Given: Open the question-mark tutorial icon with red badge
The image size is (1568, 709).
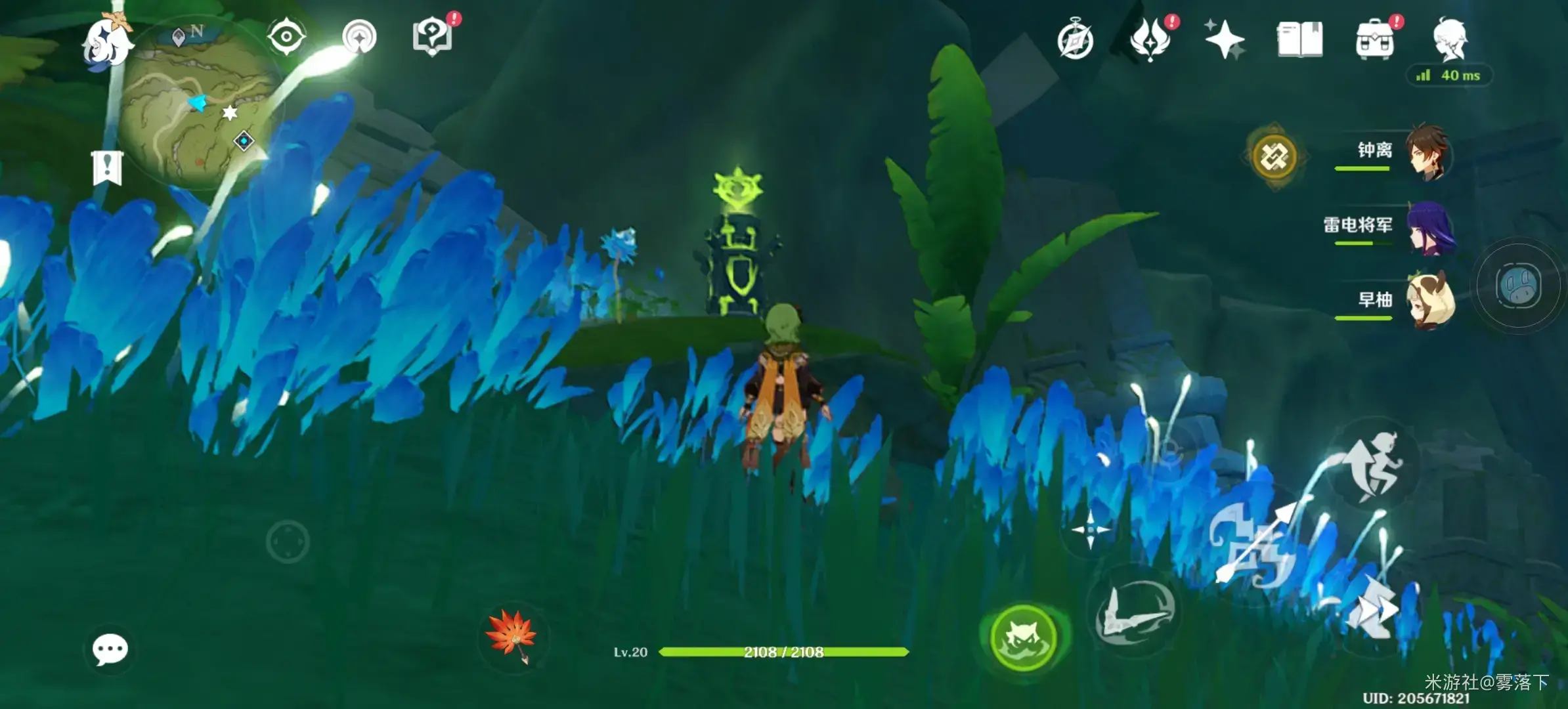Looking at the screenshot, I should 433,36.
